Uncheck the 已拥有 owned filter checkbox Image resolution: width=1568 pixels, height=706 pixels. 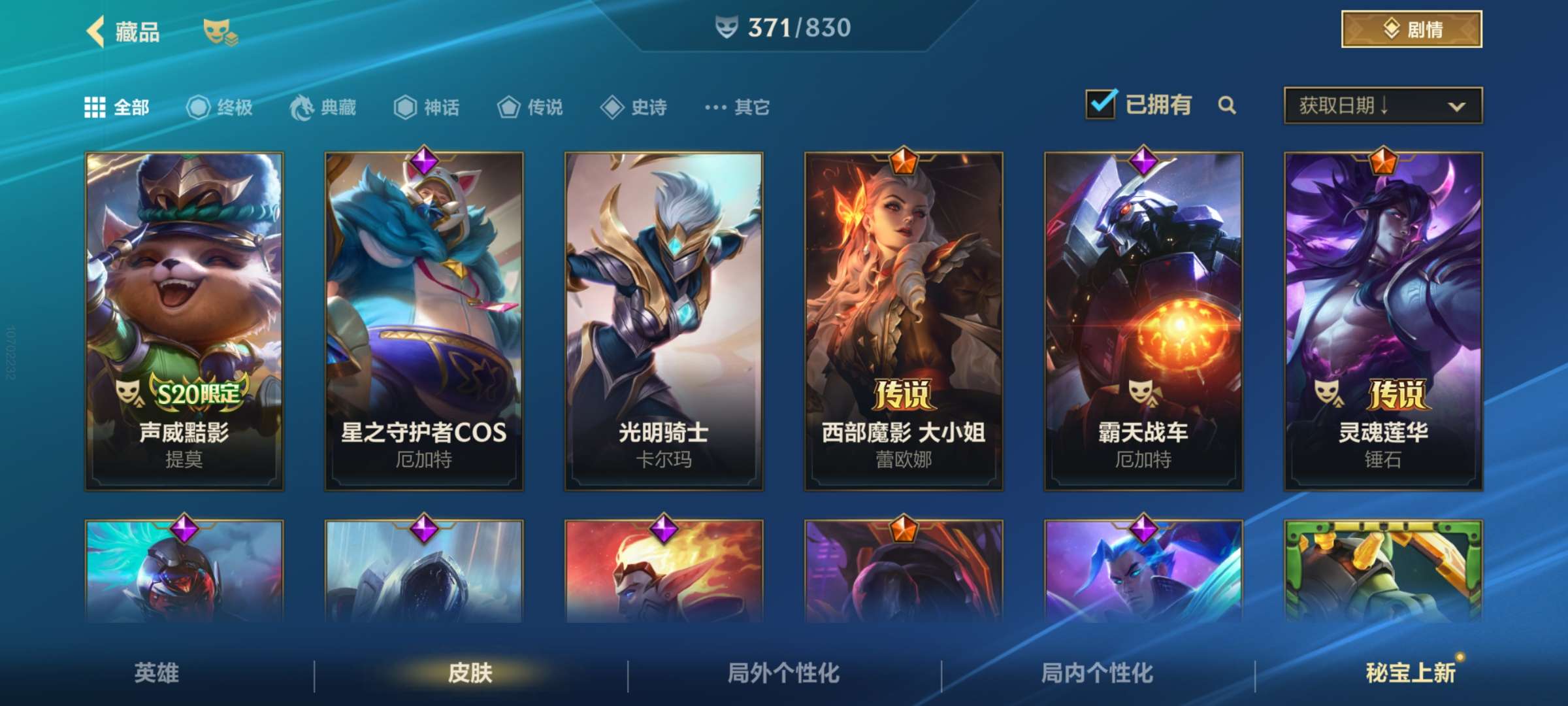point(1102,103)
